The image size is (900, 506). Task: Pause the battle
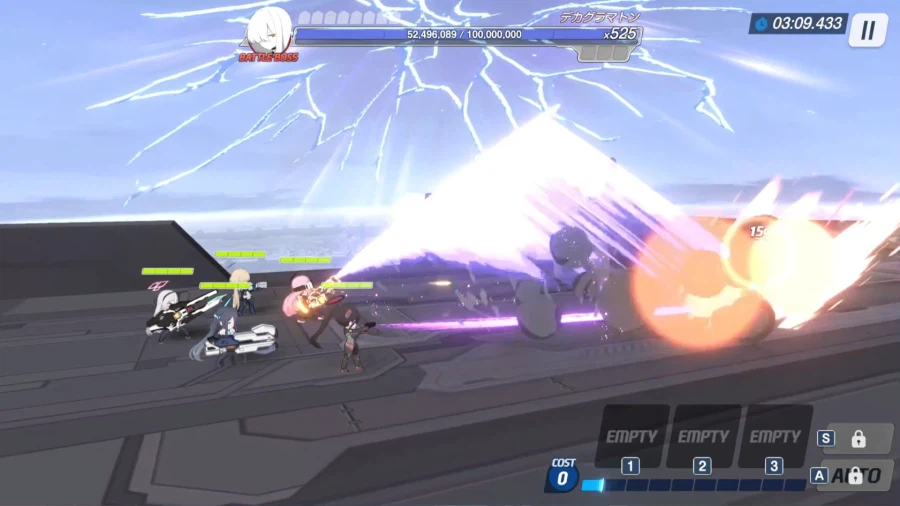point(867,30)
